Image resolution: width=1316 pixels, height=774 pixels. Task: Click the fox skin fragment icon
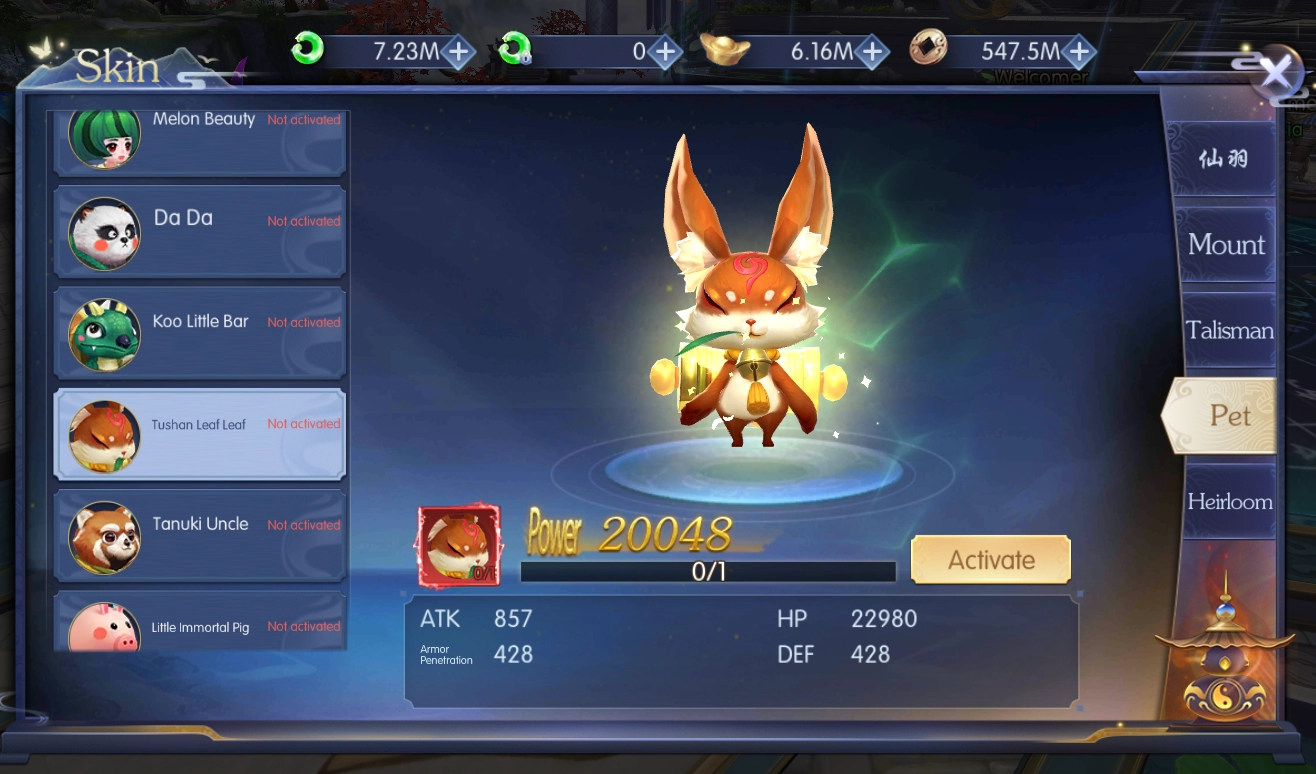(x=459, y=545)
